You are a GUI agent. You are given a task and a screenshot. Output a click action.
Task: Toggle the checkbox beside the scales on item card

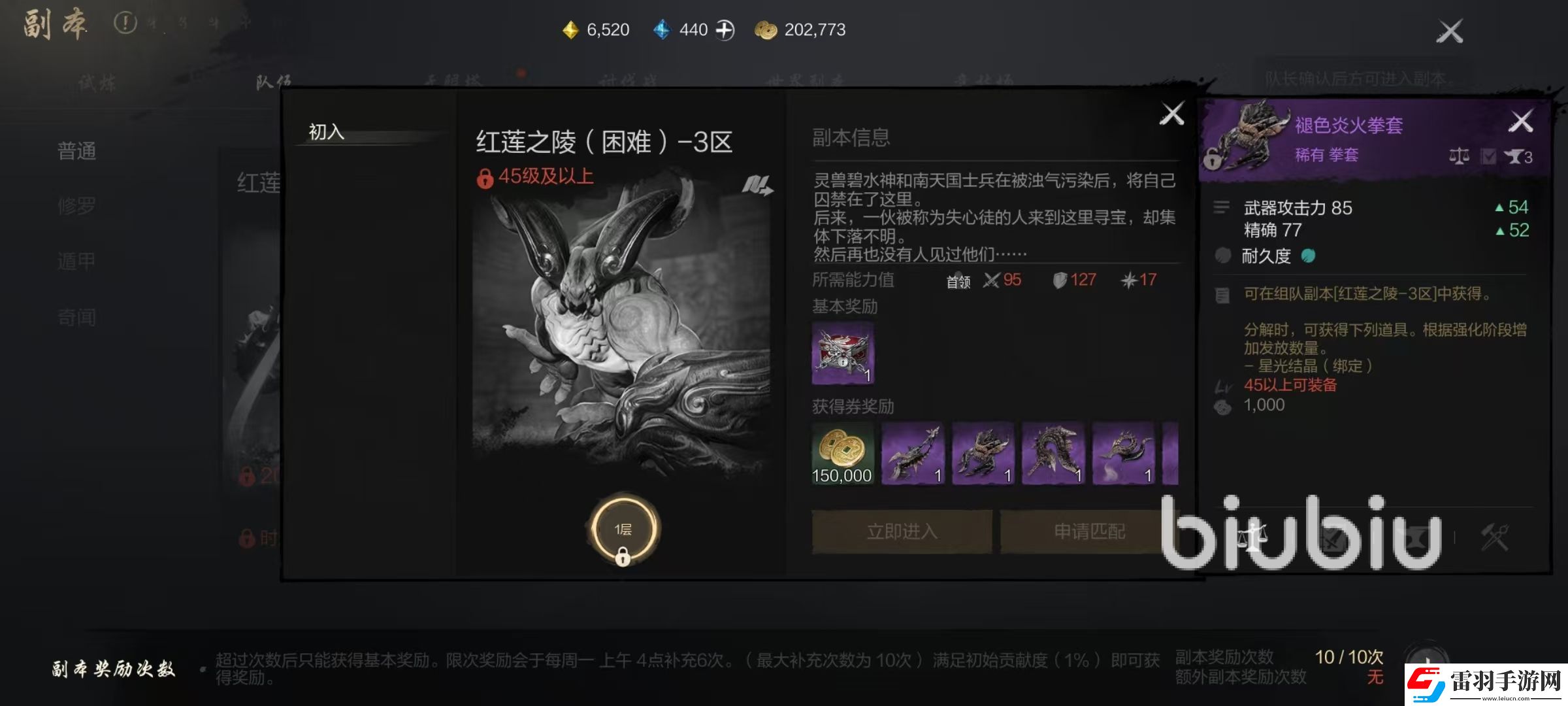click(1490, 156)
